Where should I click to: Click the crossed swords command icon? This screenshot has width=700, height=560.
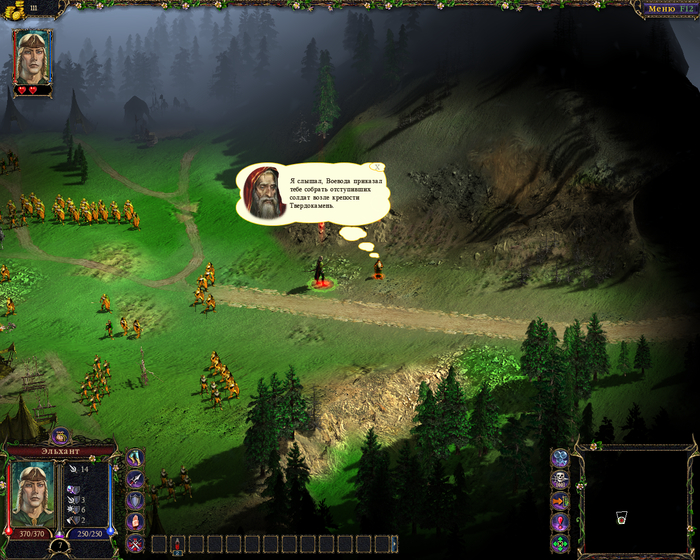click(x=135, y=544)
